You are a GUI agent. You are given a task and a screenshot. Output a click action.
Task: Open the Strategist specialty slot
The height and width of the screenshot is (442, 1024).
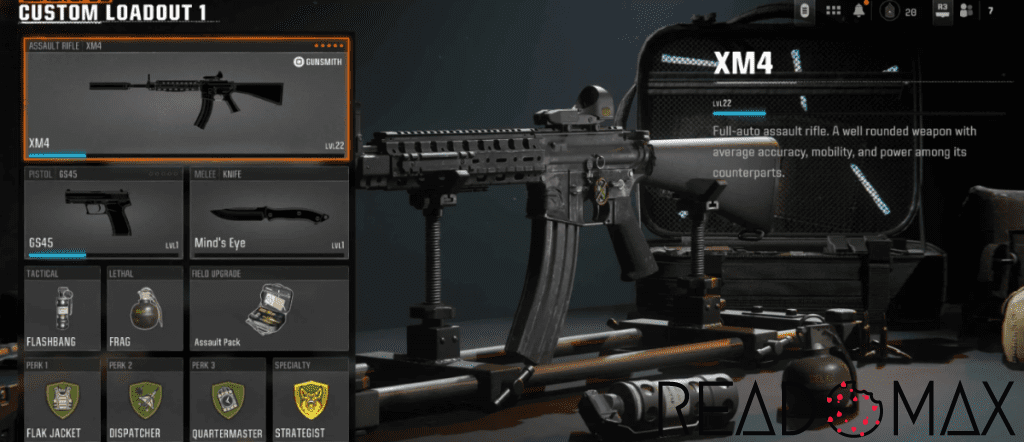click(311, 400)
